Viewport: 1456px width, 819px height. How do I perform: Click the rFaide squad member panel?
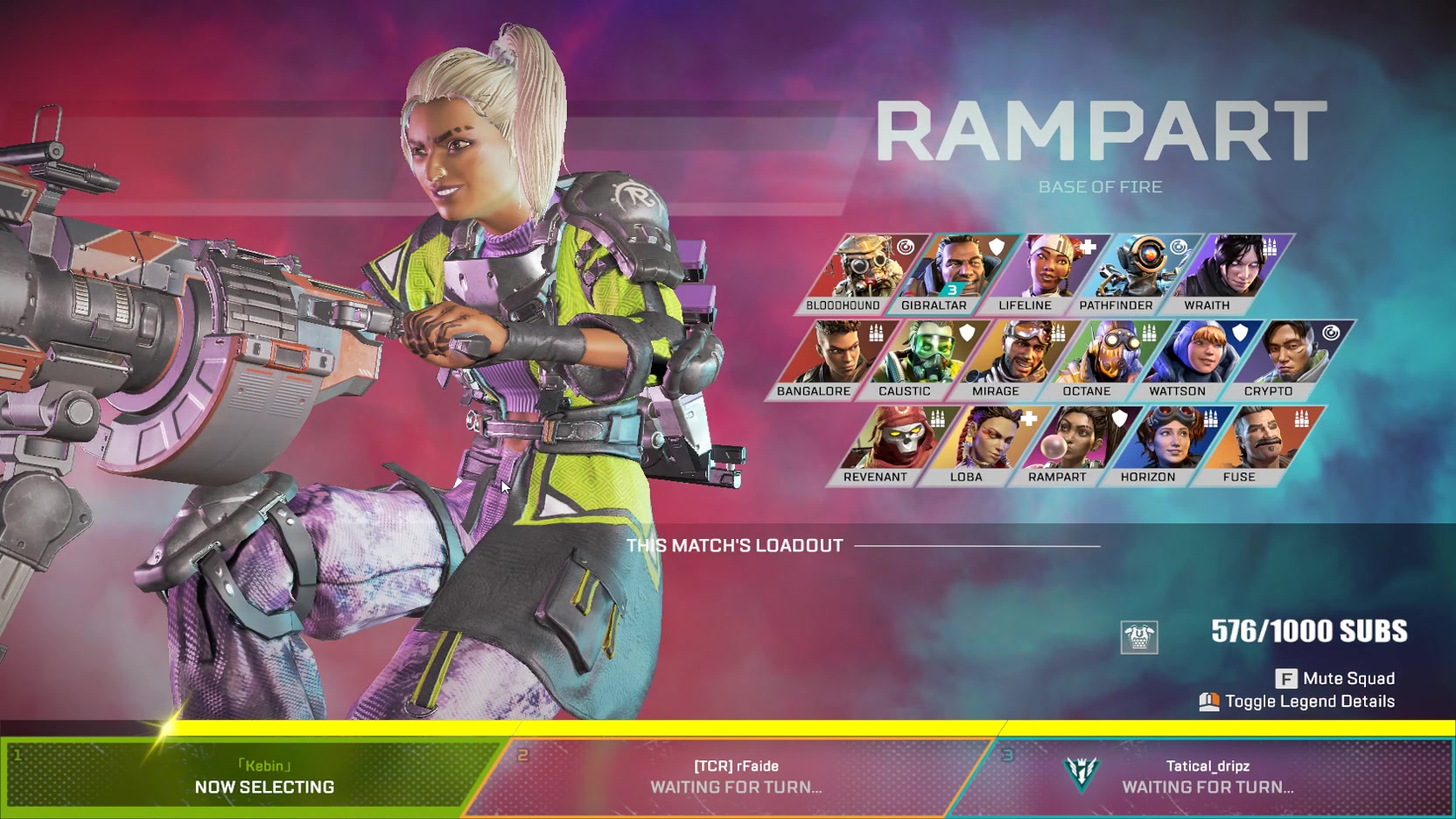click(x=735, y=777)
